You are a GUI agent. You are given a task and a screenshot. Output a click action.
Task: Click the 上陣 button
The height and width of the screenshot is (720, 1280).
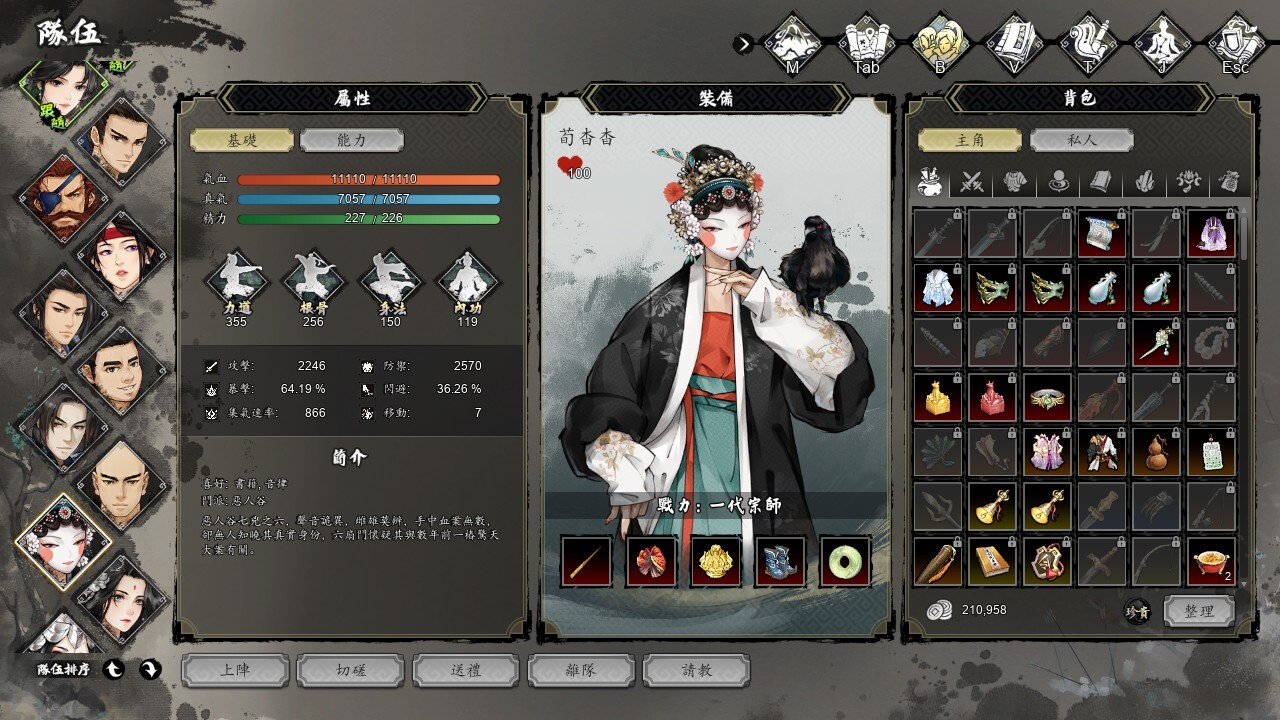coord(235,670)
